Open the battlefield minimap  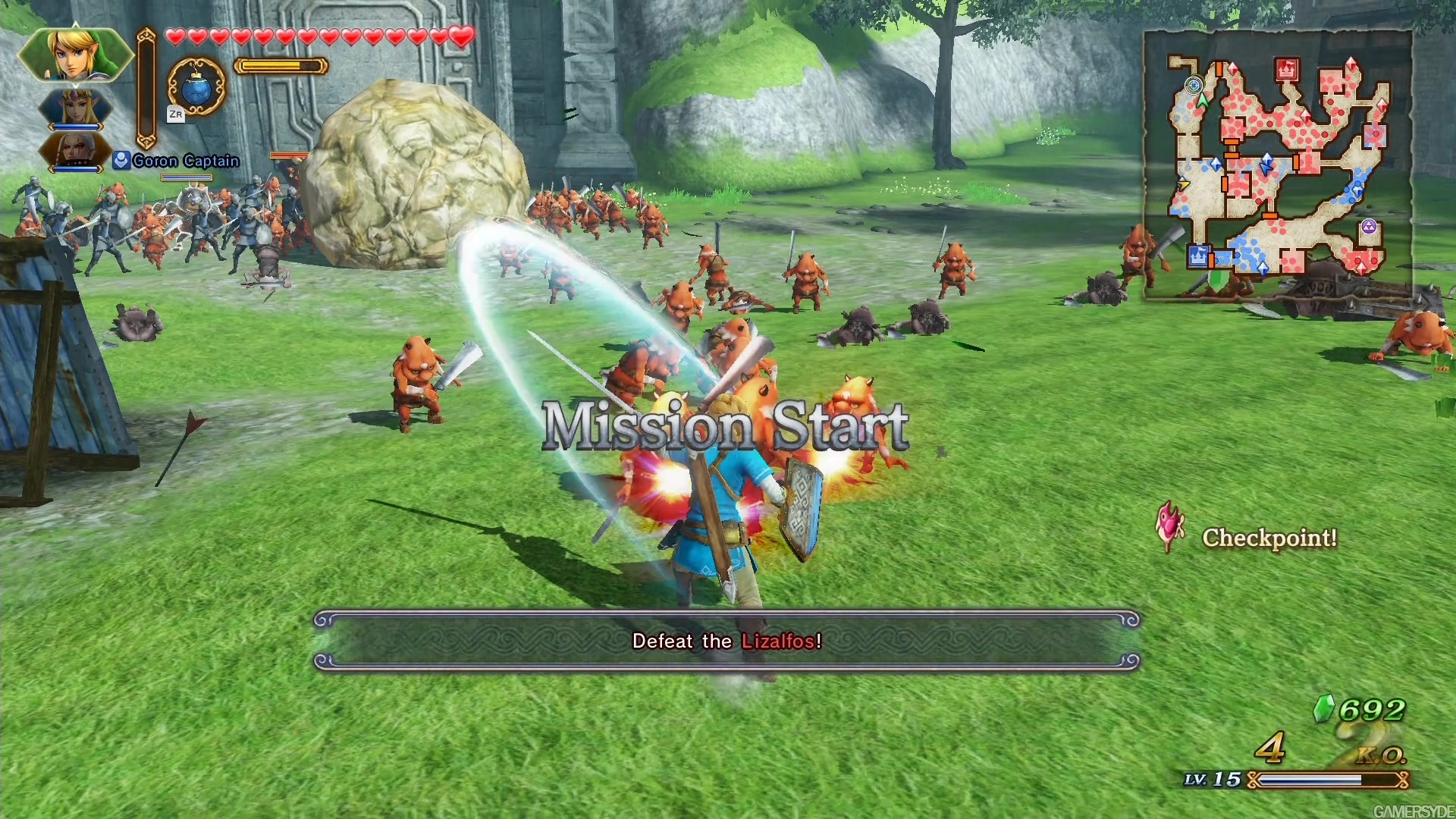coord(1277,165)
